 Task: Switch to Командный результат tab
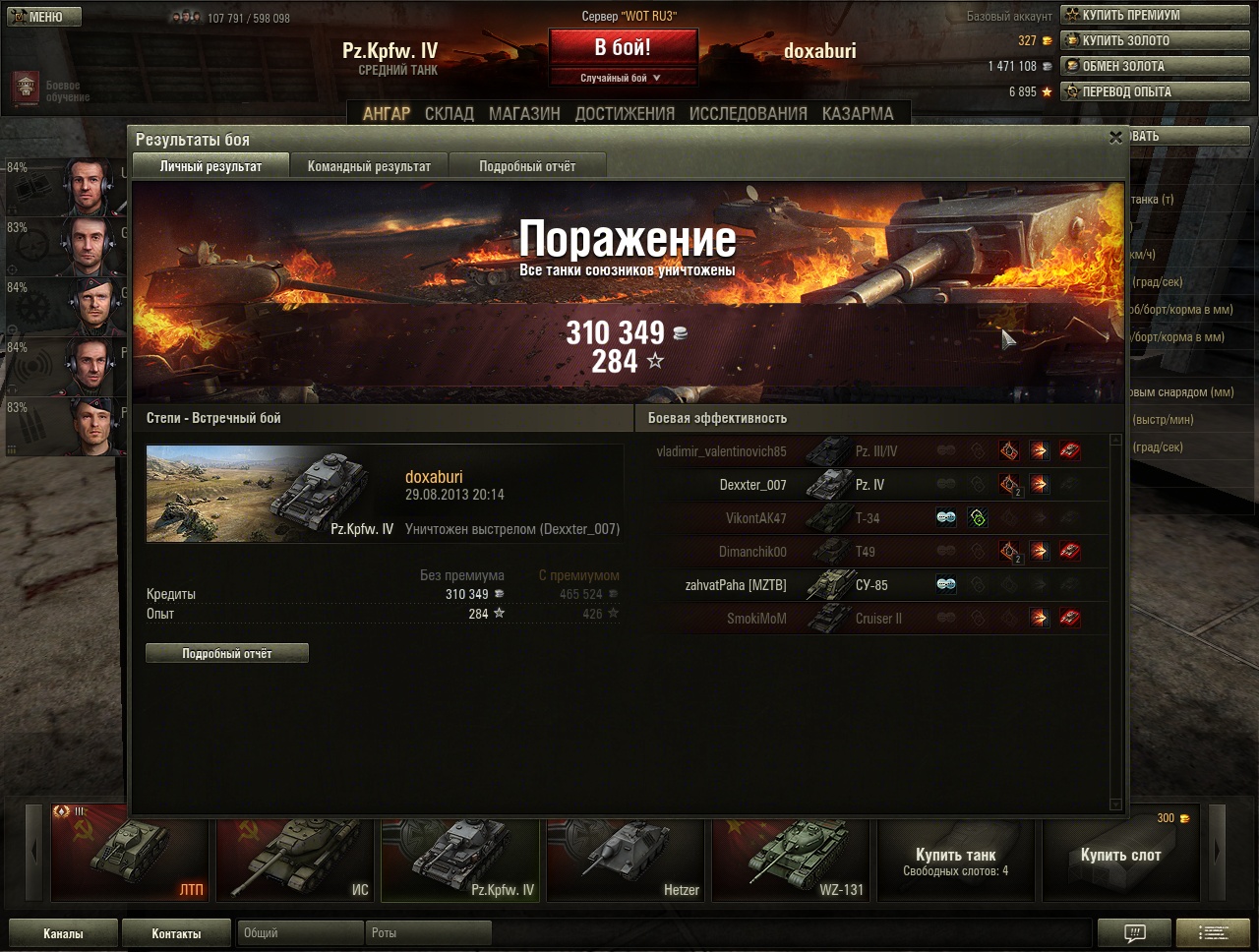pos(369,166)
